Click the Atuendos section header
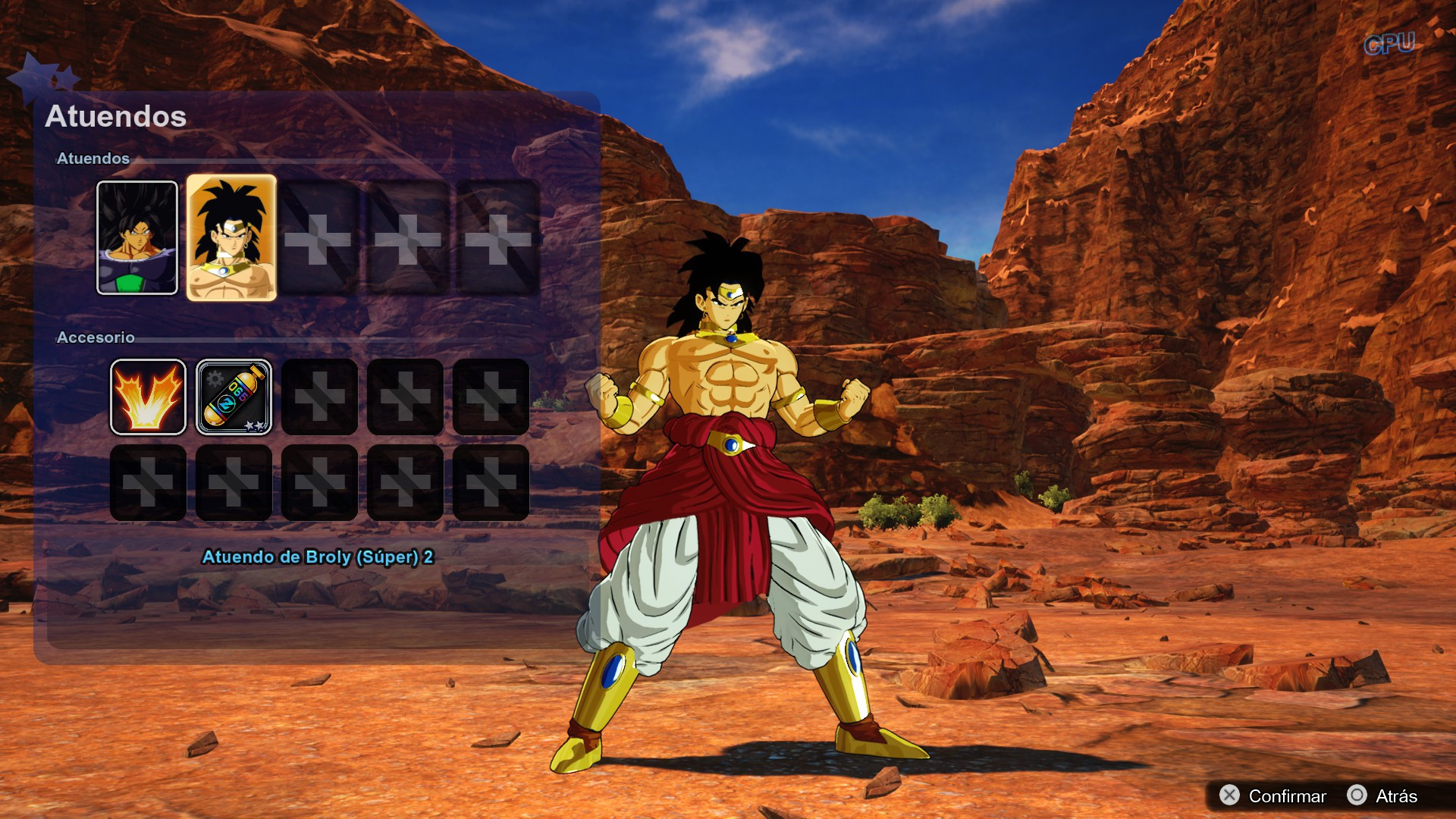Image resolution: width=1456 pixels, height=819 pixels. [94, 159]
